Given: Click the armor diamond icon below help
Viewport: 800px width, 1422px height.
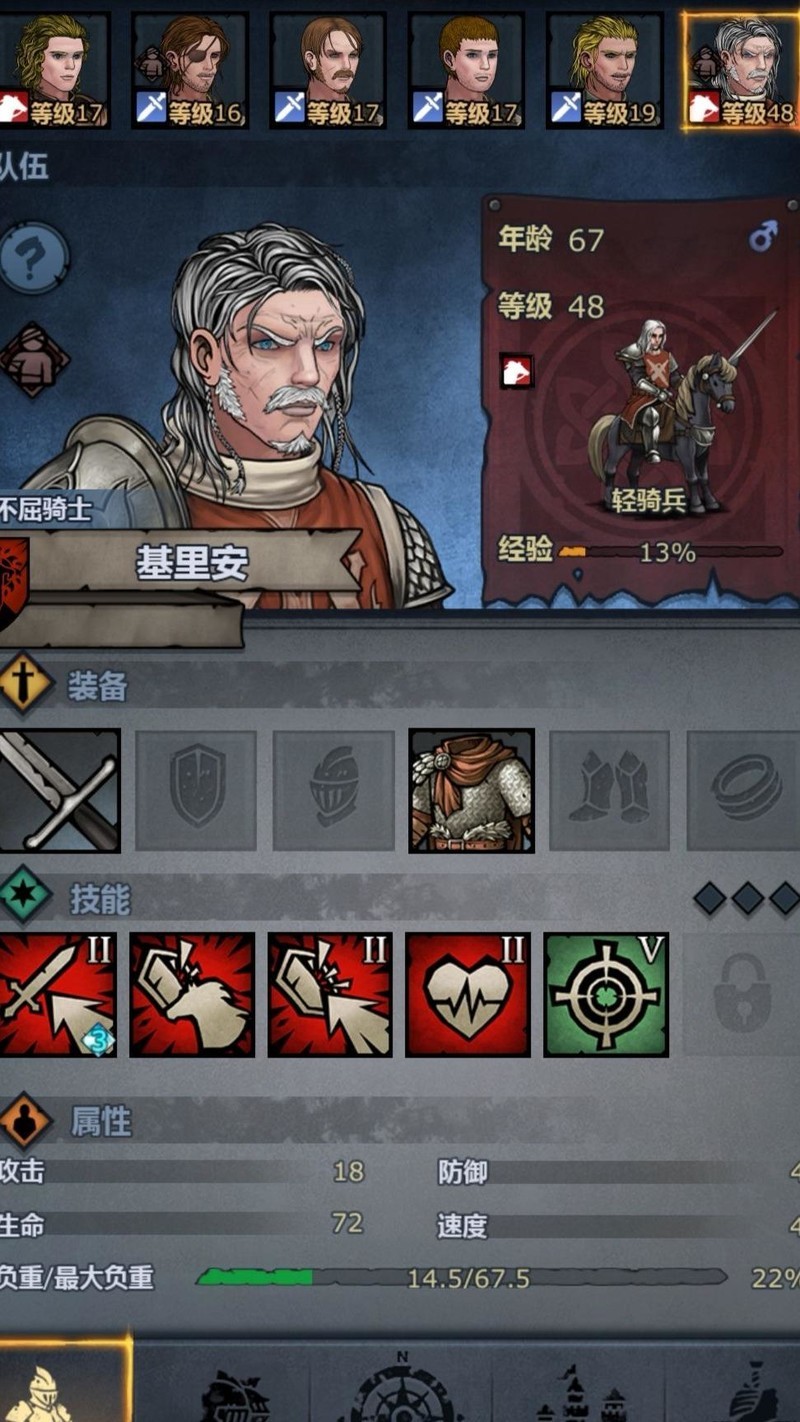Looking at the screenshot, I should coord(34,360).
